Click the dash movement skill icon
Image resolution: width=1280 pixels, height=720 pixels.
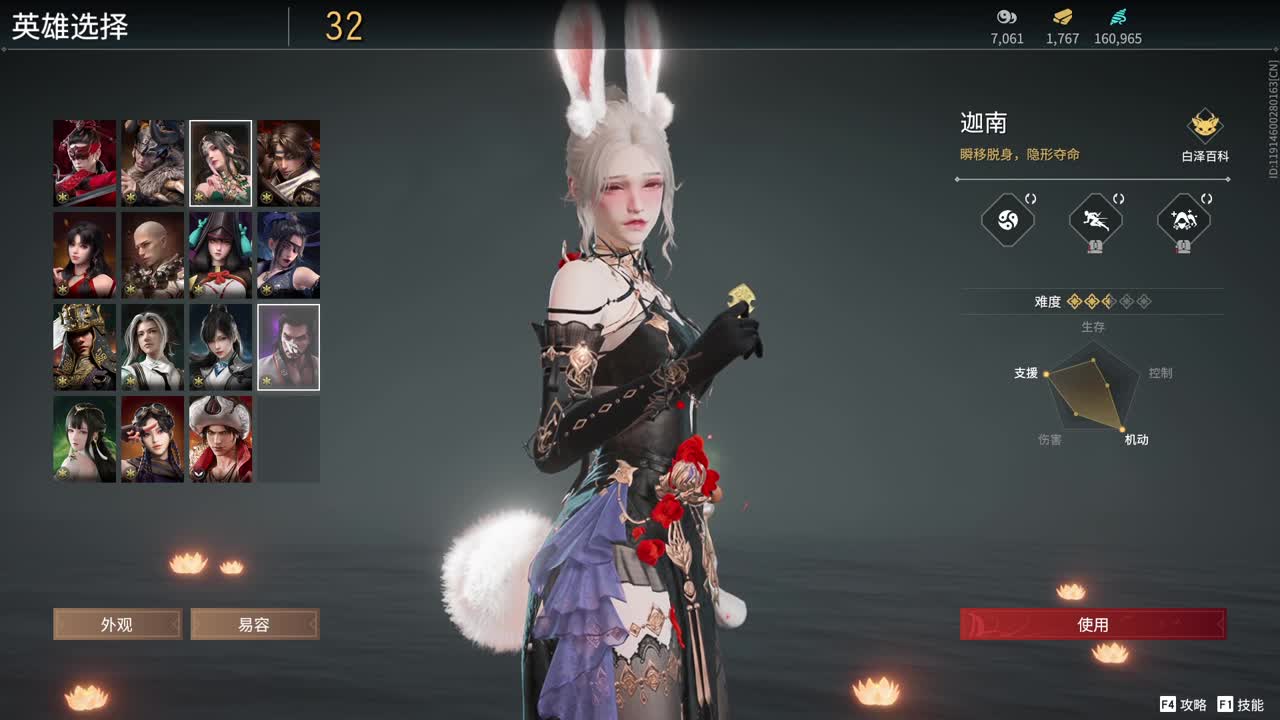[1097, 220]
